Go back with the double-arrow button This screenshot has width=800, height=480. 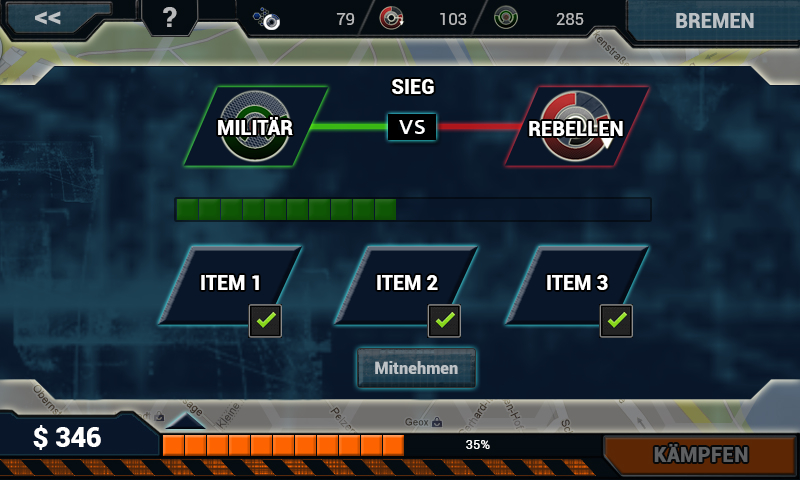tap(47, 18)
